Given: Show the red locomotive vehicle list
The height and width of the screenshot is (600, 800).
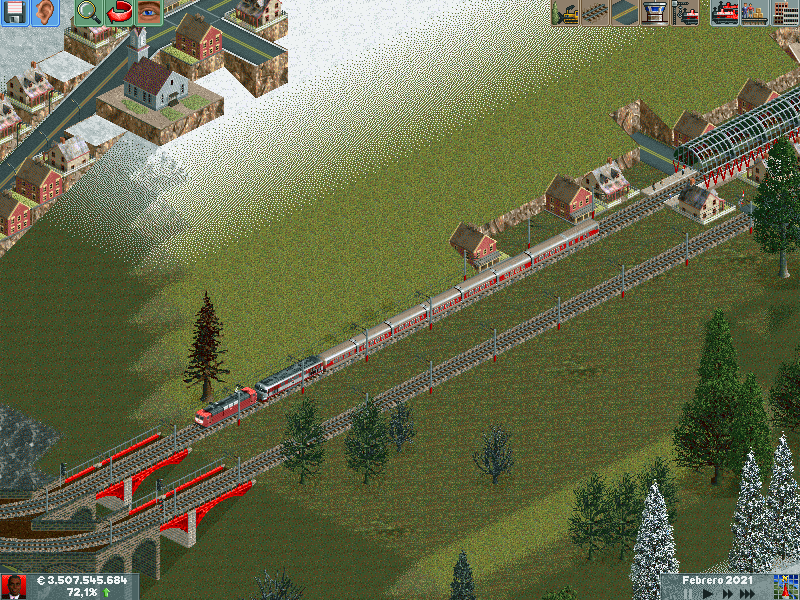Looking at the screenshot, I should pyautogui.click(x=725, y=12).
